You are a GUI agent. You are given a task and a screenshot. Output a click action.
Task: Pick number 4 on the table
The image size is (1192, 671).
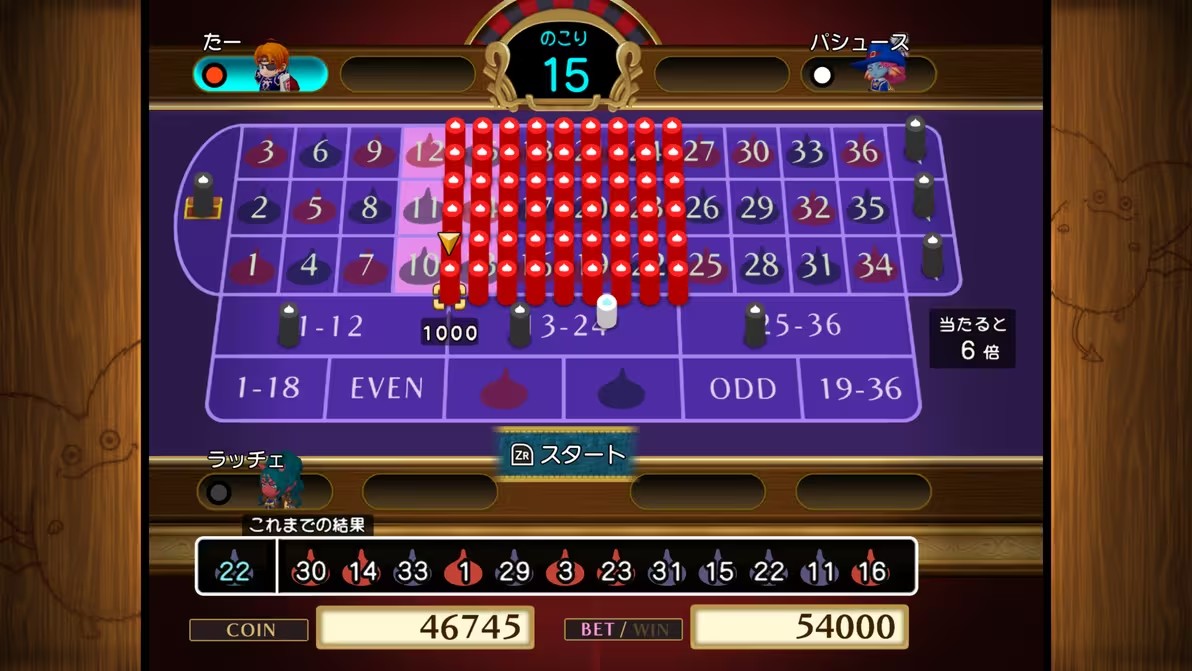[x=308, y=265]
